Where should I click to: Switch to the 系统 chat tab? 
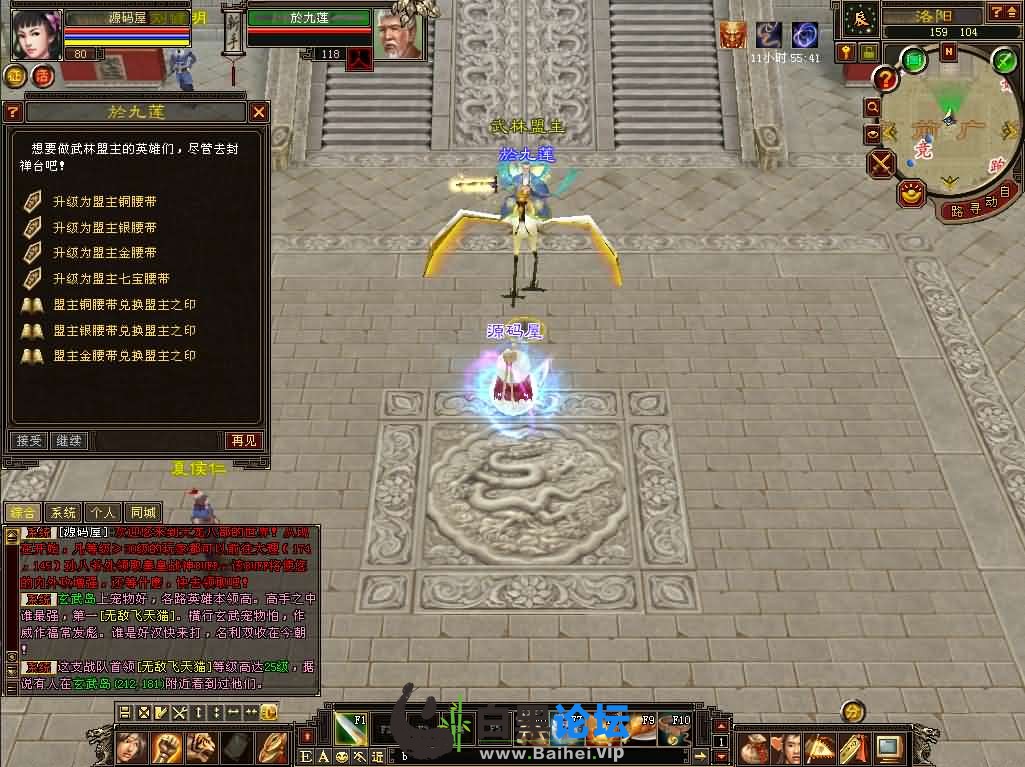(63, 513)
